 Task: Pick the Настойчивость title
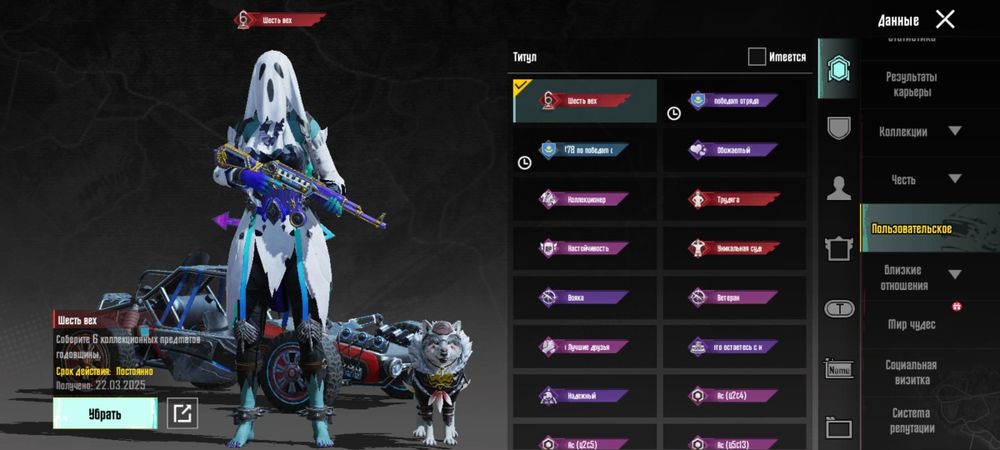585,248
